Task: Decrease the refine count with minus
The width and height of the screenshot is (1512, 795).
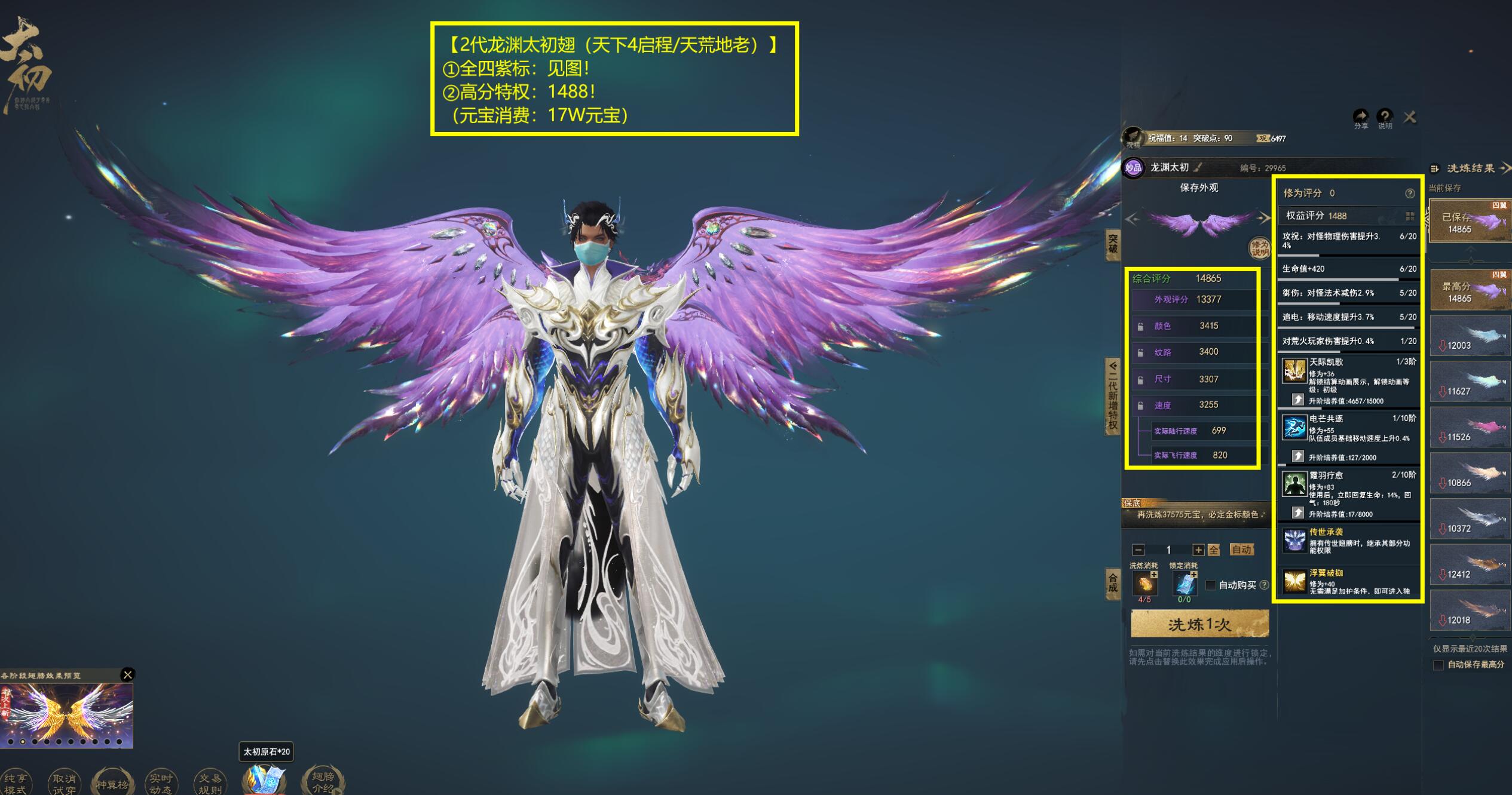Action: pyautogui.click(x=1138, y=550)
